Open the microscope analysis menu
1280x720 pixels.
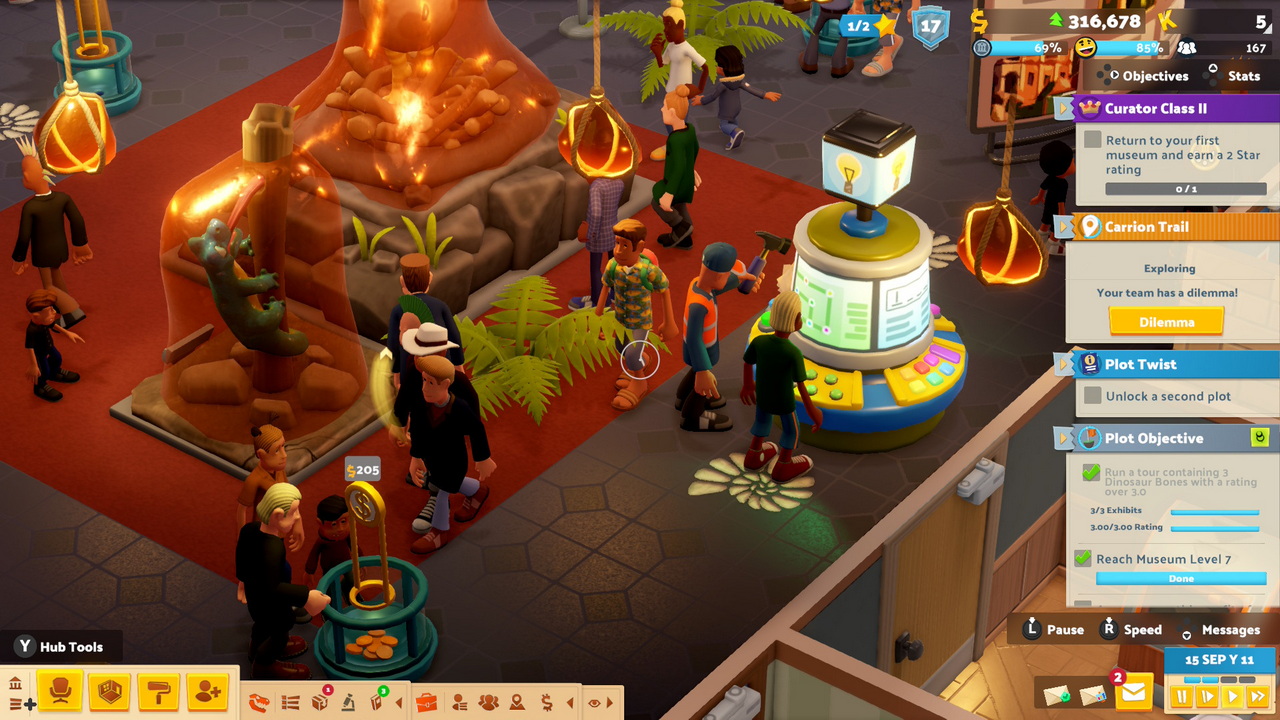[x=349, y=702]
